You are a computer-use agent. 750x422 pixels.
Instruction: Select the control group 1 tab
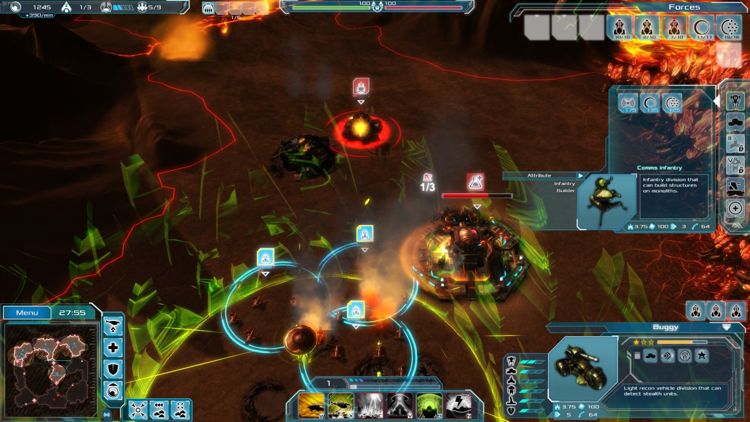tap(328, 383)
